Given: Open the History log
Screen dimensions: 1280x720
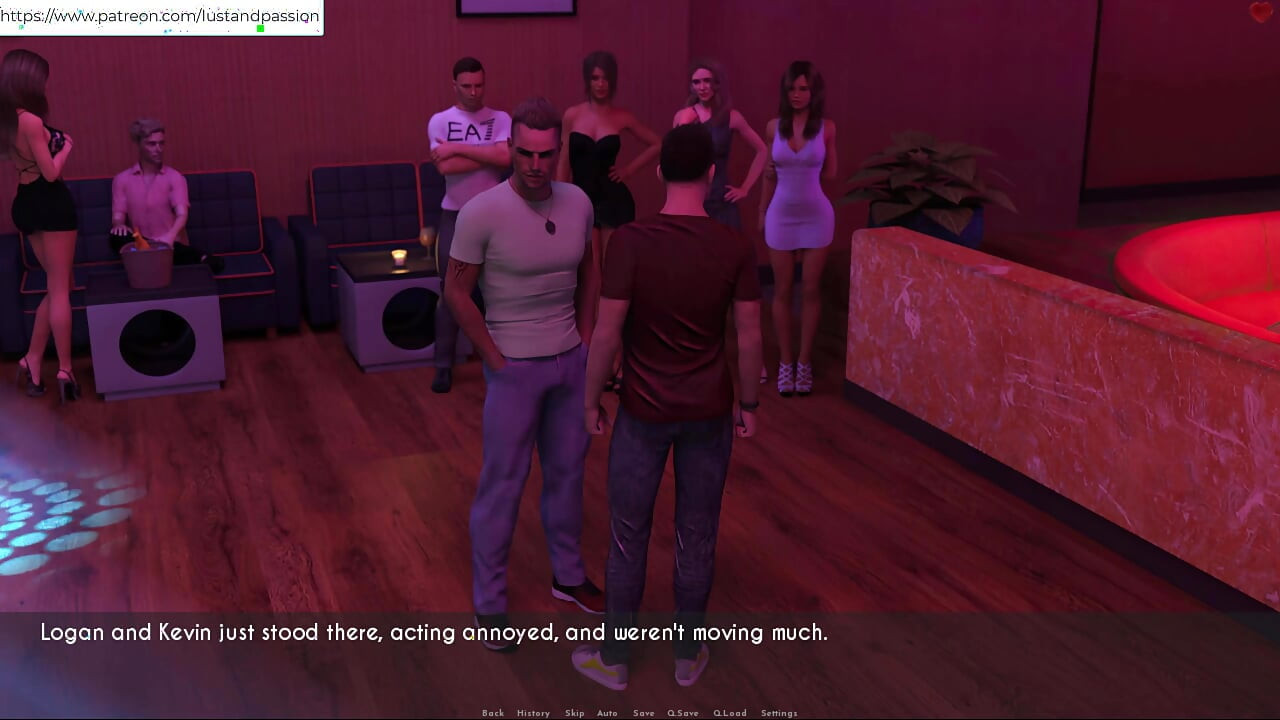Looking at the screenshot, I should 533,712.
